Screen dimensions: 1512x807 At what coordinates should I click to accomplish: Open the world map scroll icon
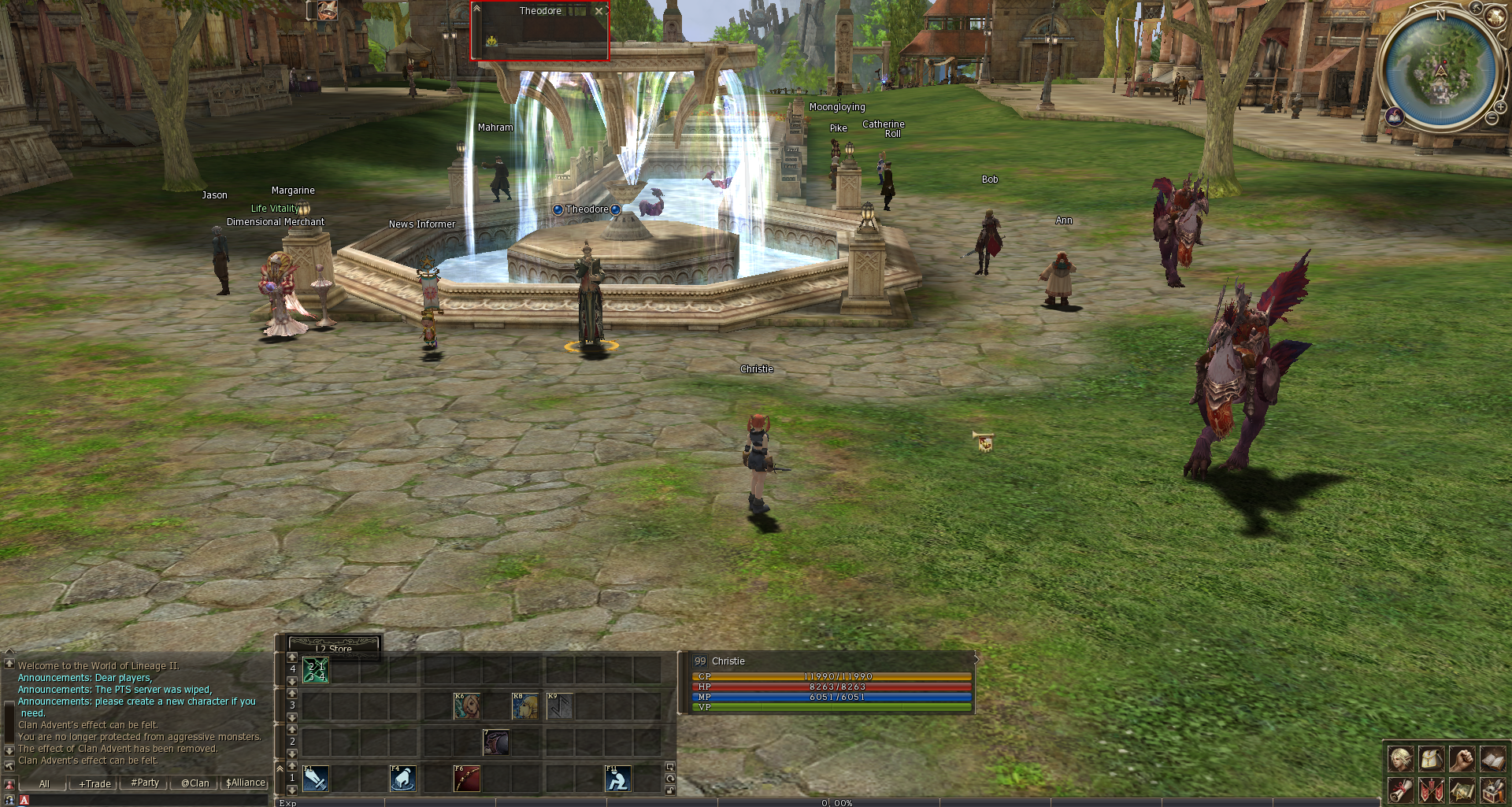pyautogui.click(x=1462, y=790)
